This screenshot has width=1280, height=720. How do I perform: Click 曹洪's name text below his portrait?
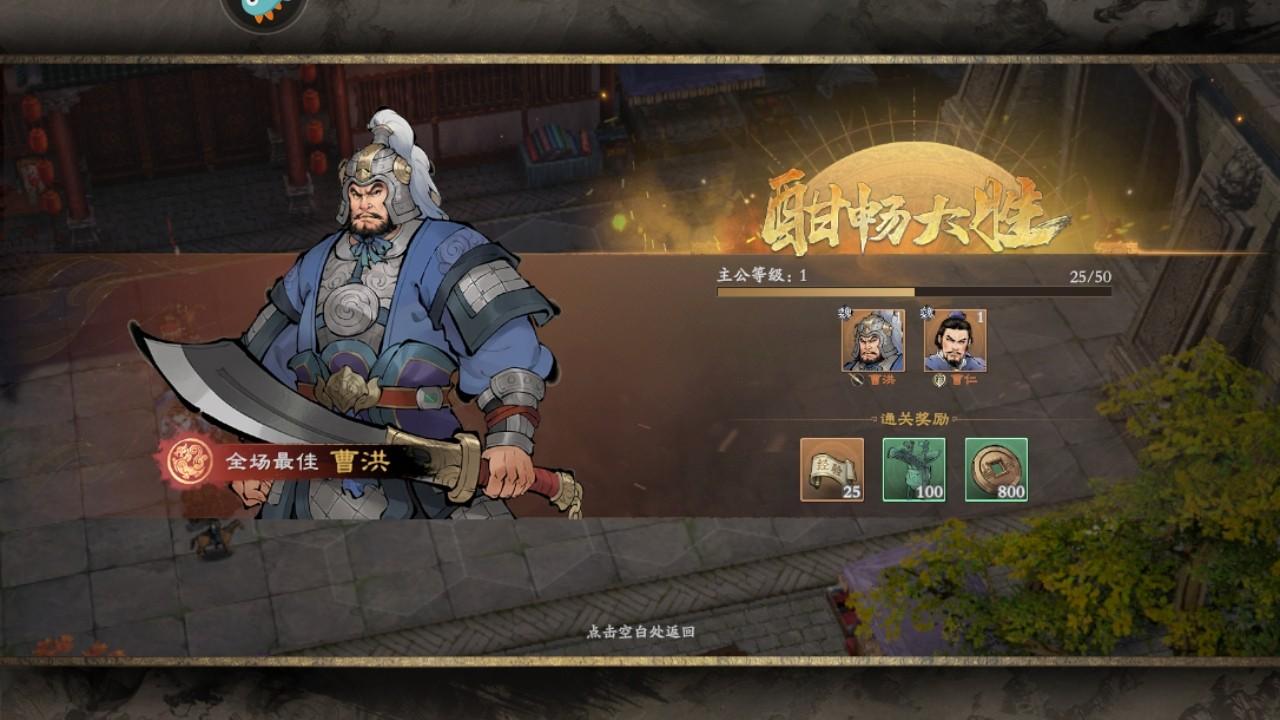click(880, 379)
